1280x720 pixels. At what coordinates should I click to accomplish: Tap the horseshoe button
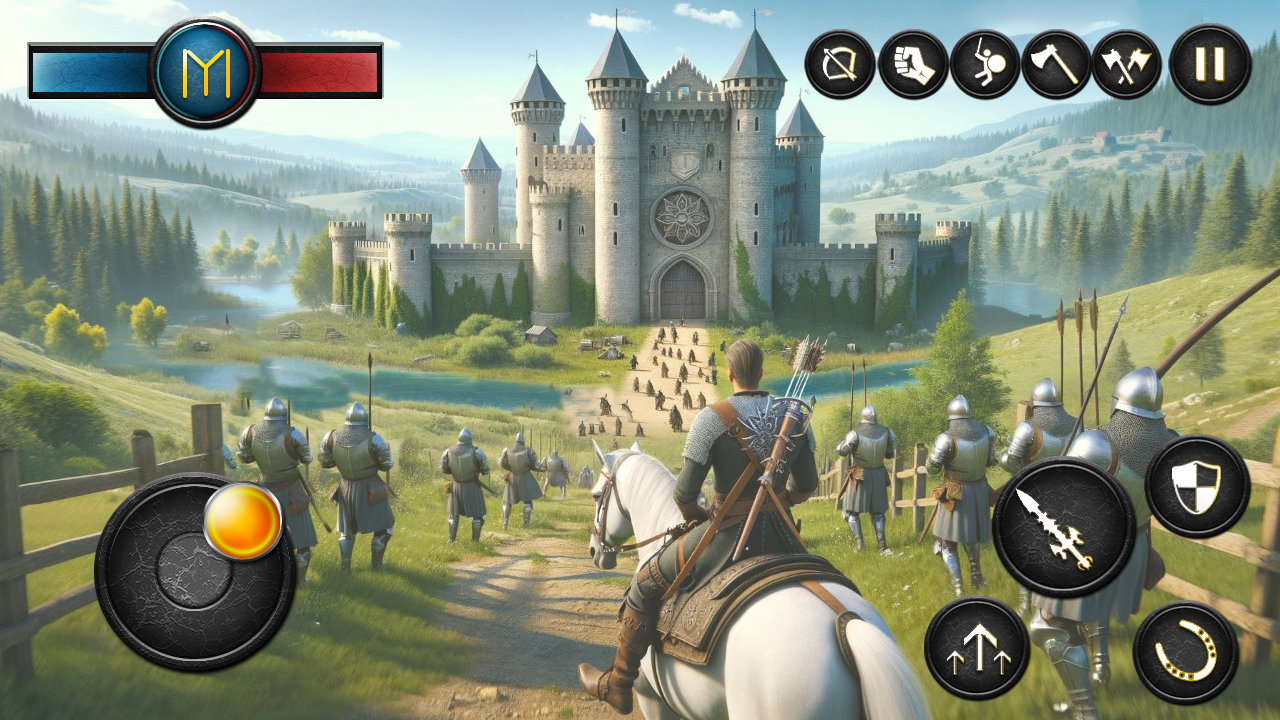coord(1186,653)
